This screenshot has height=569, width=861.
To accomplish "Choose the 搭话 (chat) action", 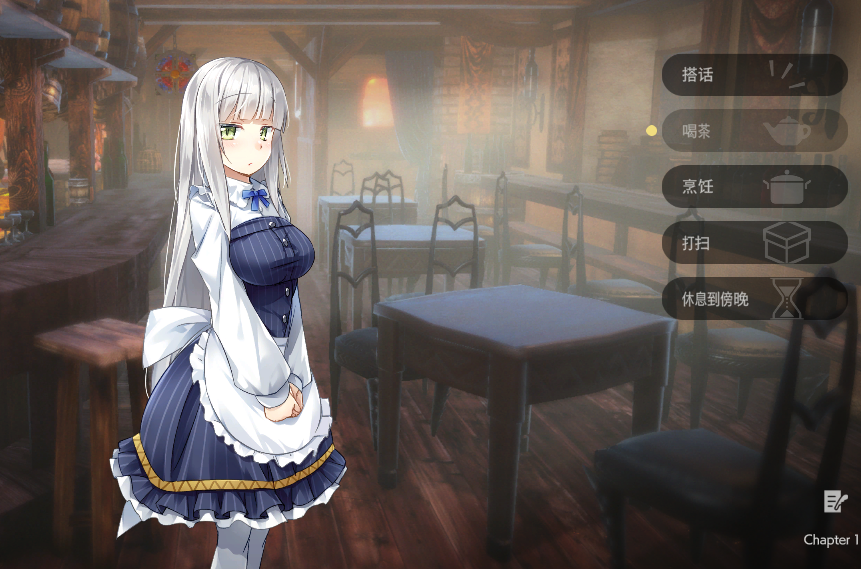I will click(754, 75).
